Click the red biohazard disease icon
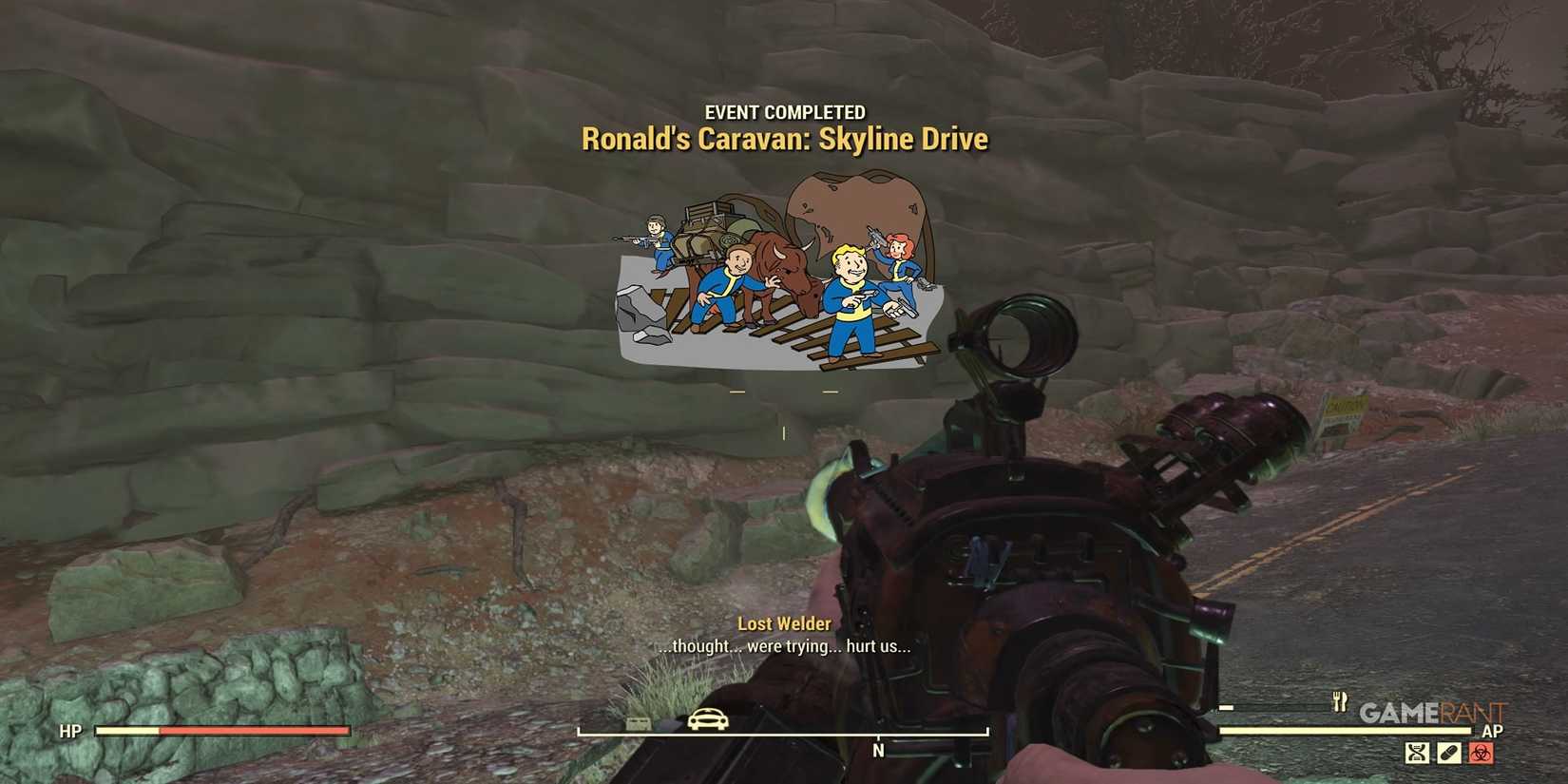 tap(1482, 752)
